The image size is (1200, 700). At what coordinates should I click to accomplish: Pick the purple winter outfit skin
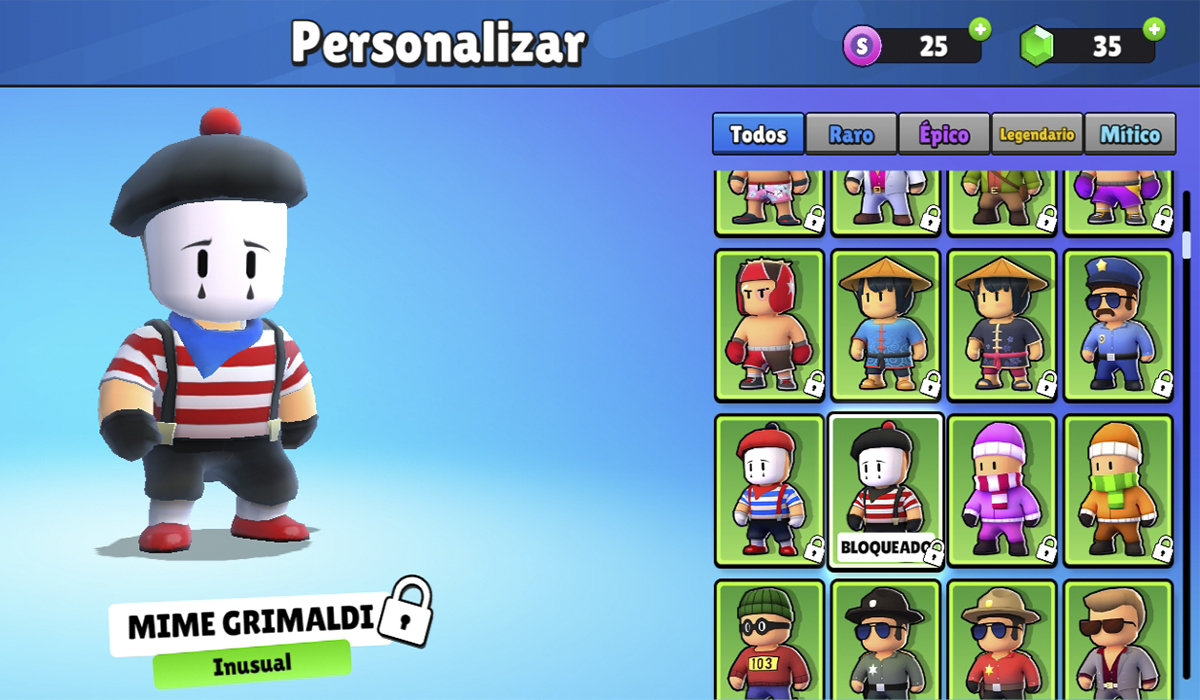(x=1001, y=490)
